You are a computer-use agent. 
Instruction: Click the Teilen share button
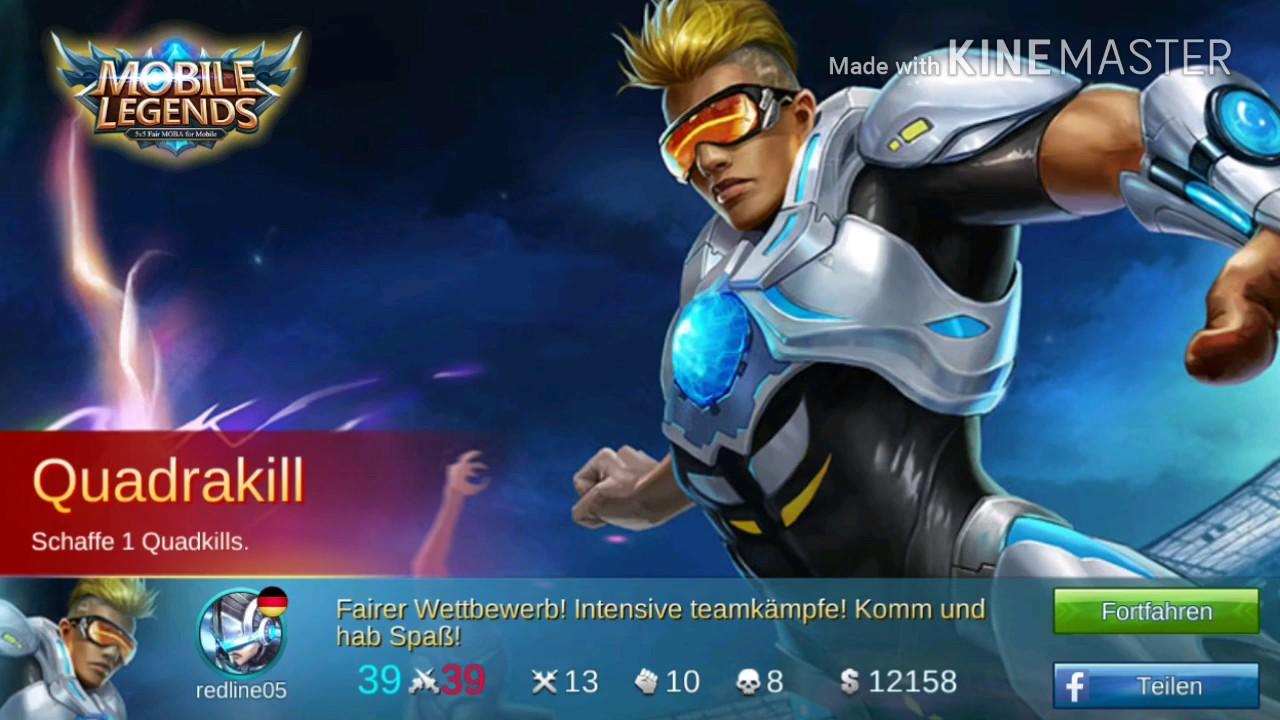point(1155,686)
